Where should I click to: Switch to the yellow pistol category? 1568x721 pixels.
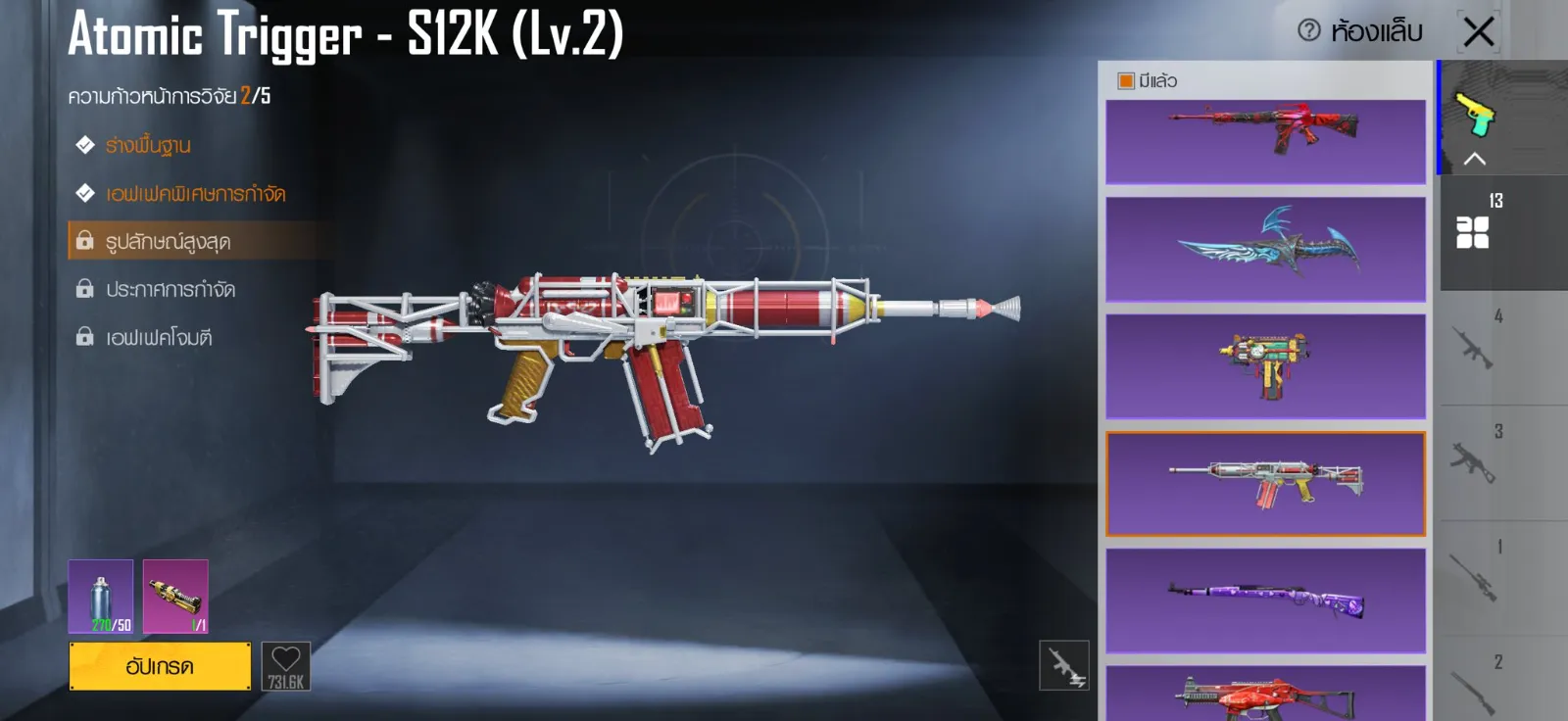point(1473,116)
